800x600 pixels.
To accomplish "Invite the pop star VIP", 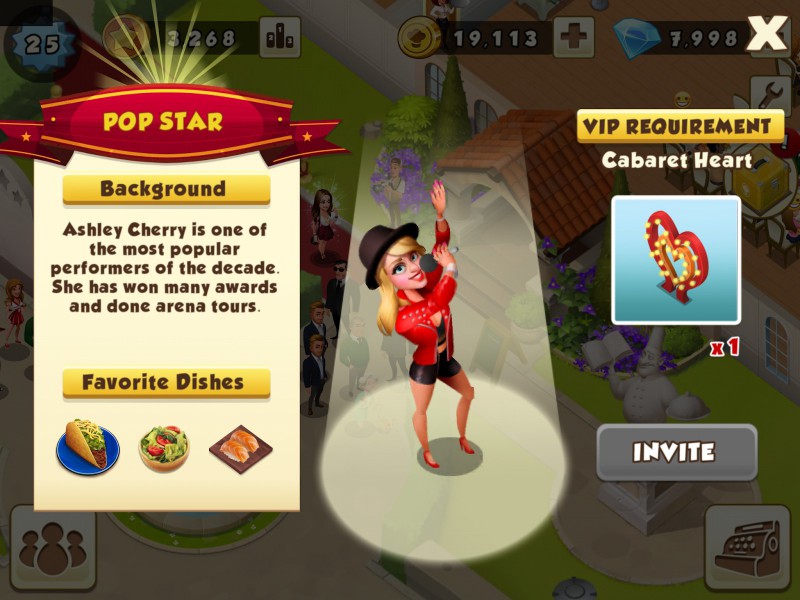I will point(676,453).
